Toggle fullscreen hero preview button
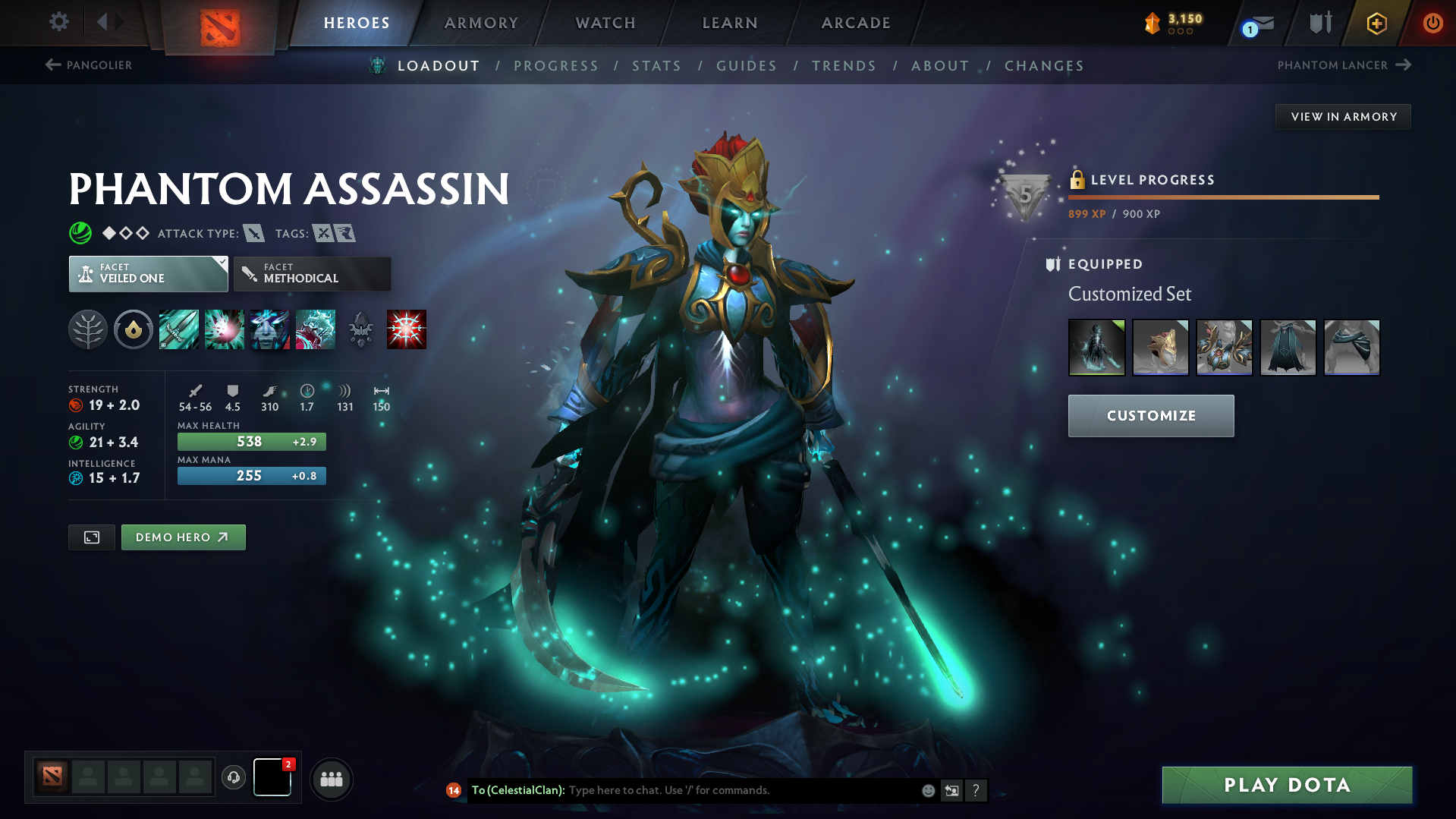Screen dimensions: 1456x819 [91, 537]
